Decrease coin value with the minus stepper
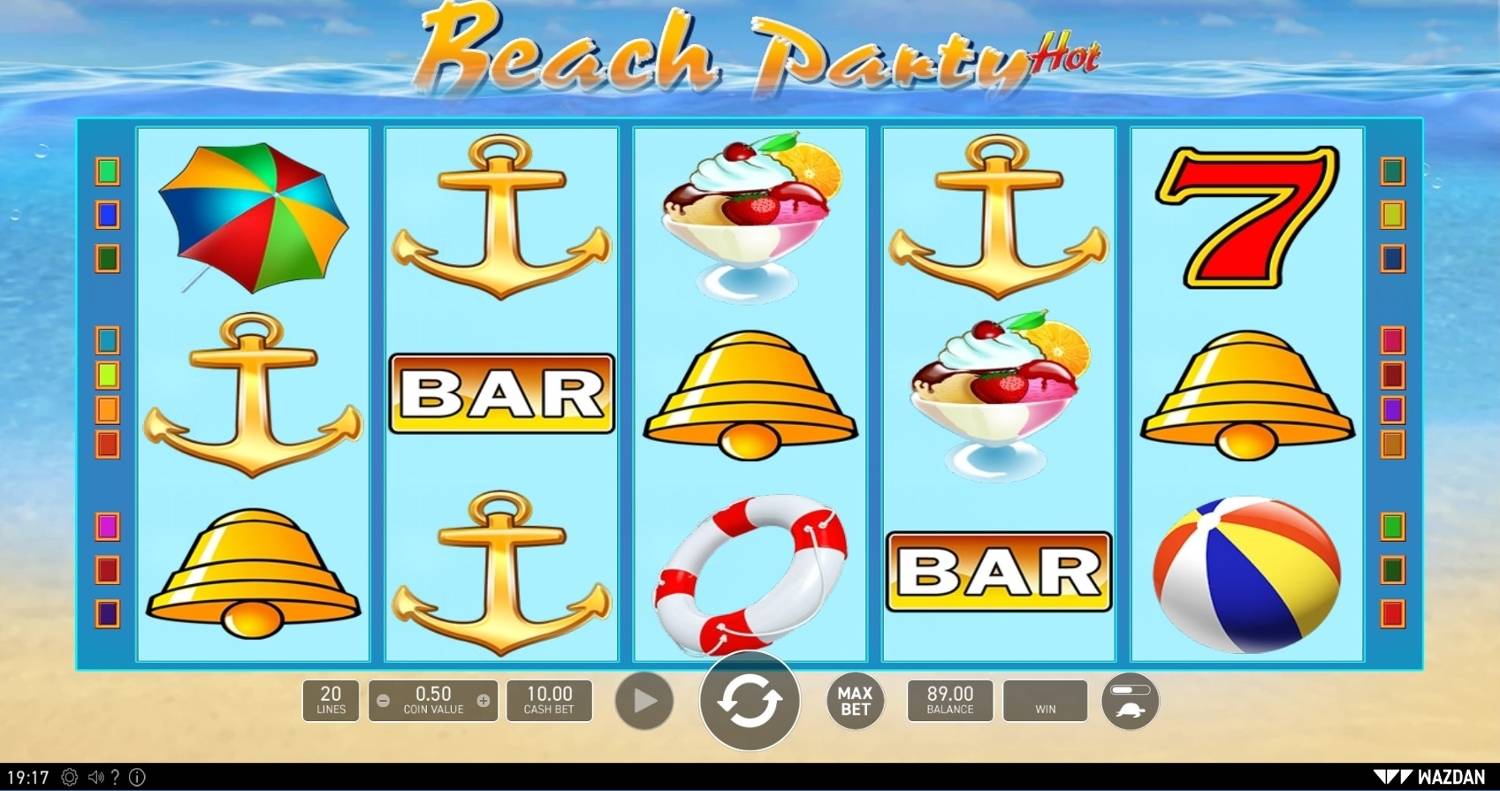The width and height of the screenshot is (1500, 791). click(x=382, y=701)
